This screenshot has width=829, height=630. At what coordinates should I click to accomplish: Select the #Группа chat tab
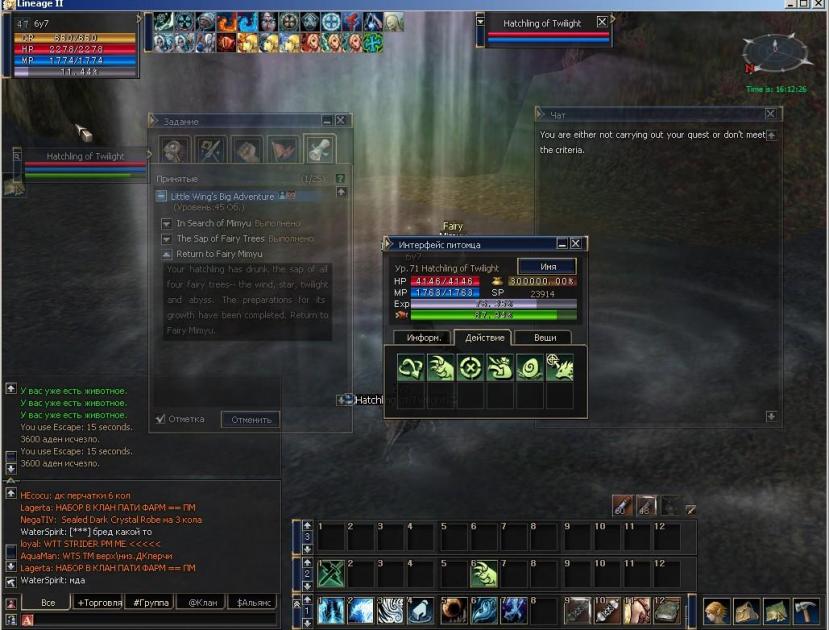coord(150,603)
